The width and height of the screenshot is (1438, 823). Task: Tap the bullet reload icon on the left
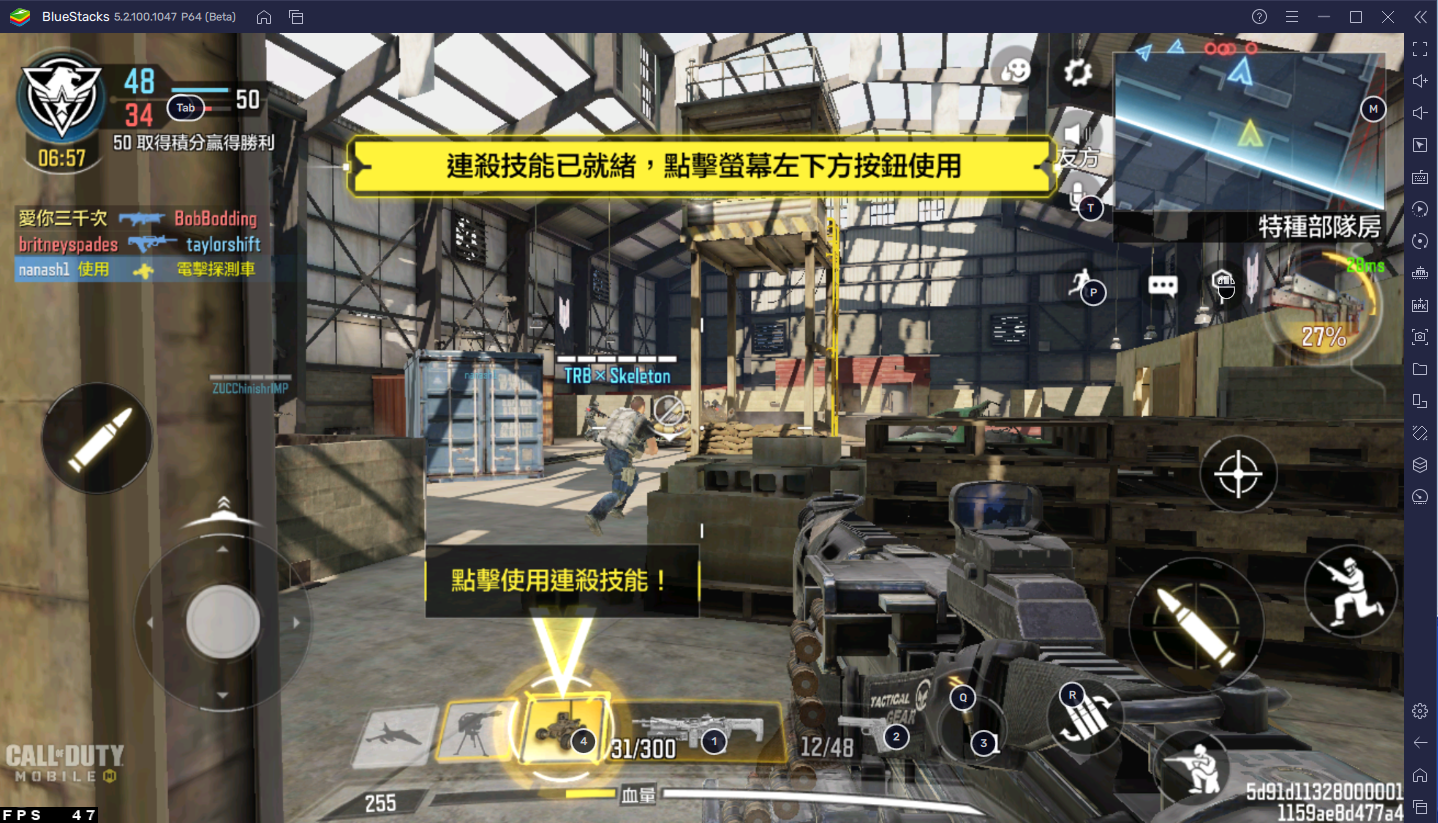coord(96,438)
